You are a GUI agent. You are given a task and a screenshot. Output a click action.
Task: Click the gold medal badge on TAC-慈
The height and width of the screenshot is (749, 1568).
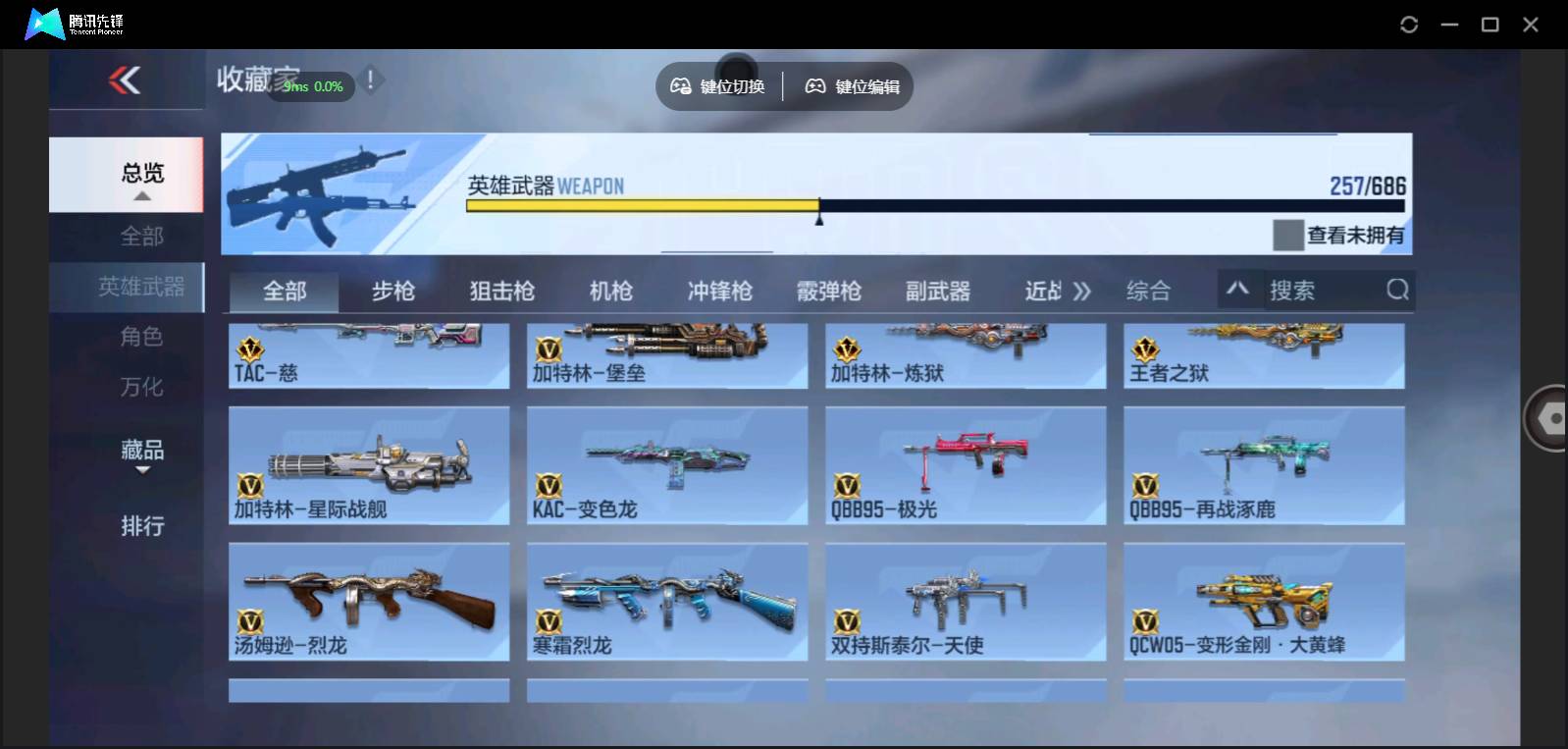click(x=251, y=350)
